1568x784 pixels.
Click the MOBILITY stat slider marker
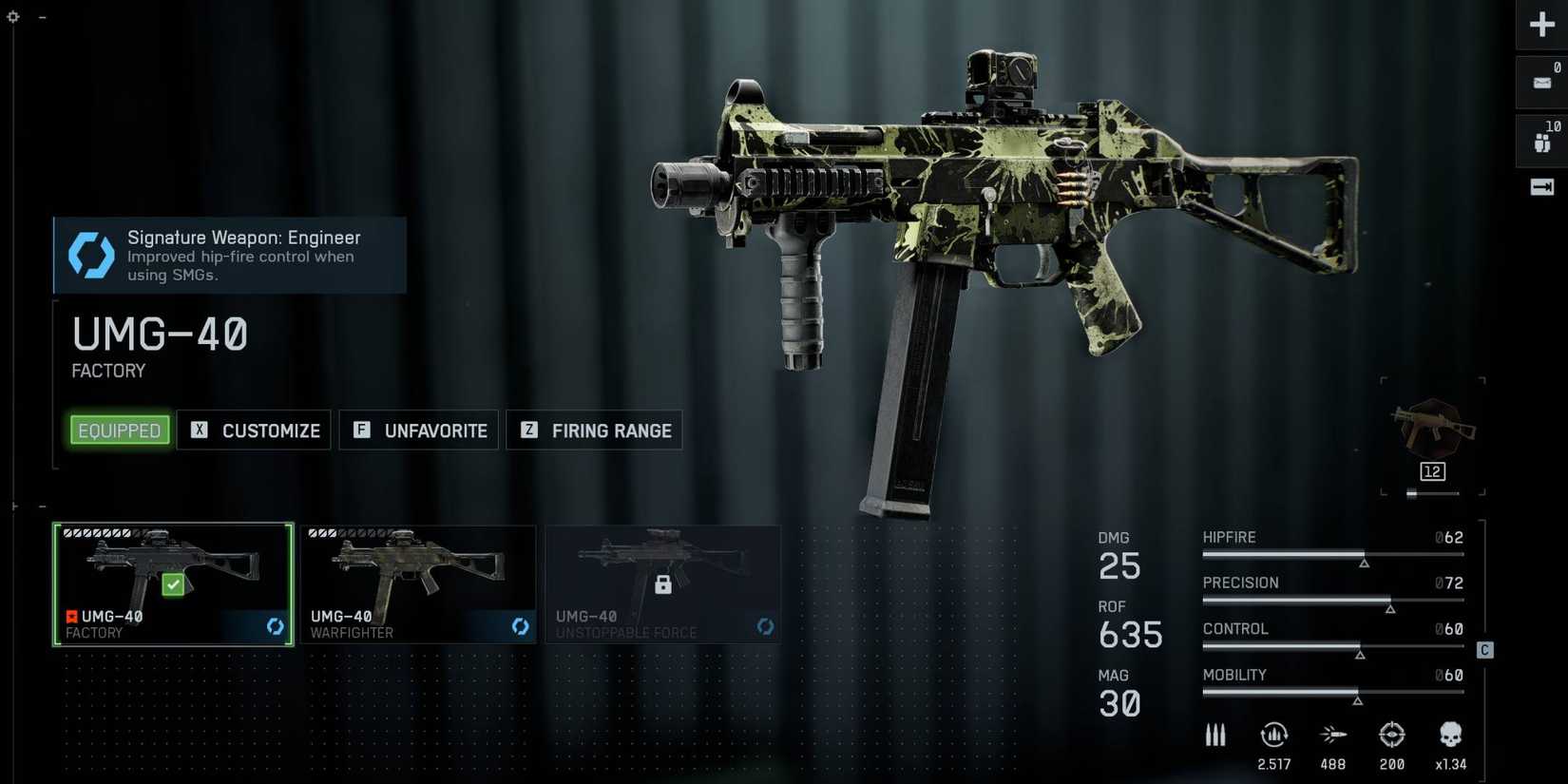point(1358,700)
